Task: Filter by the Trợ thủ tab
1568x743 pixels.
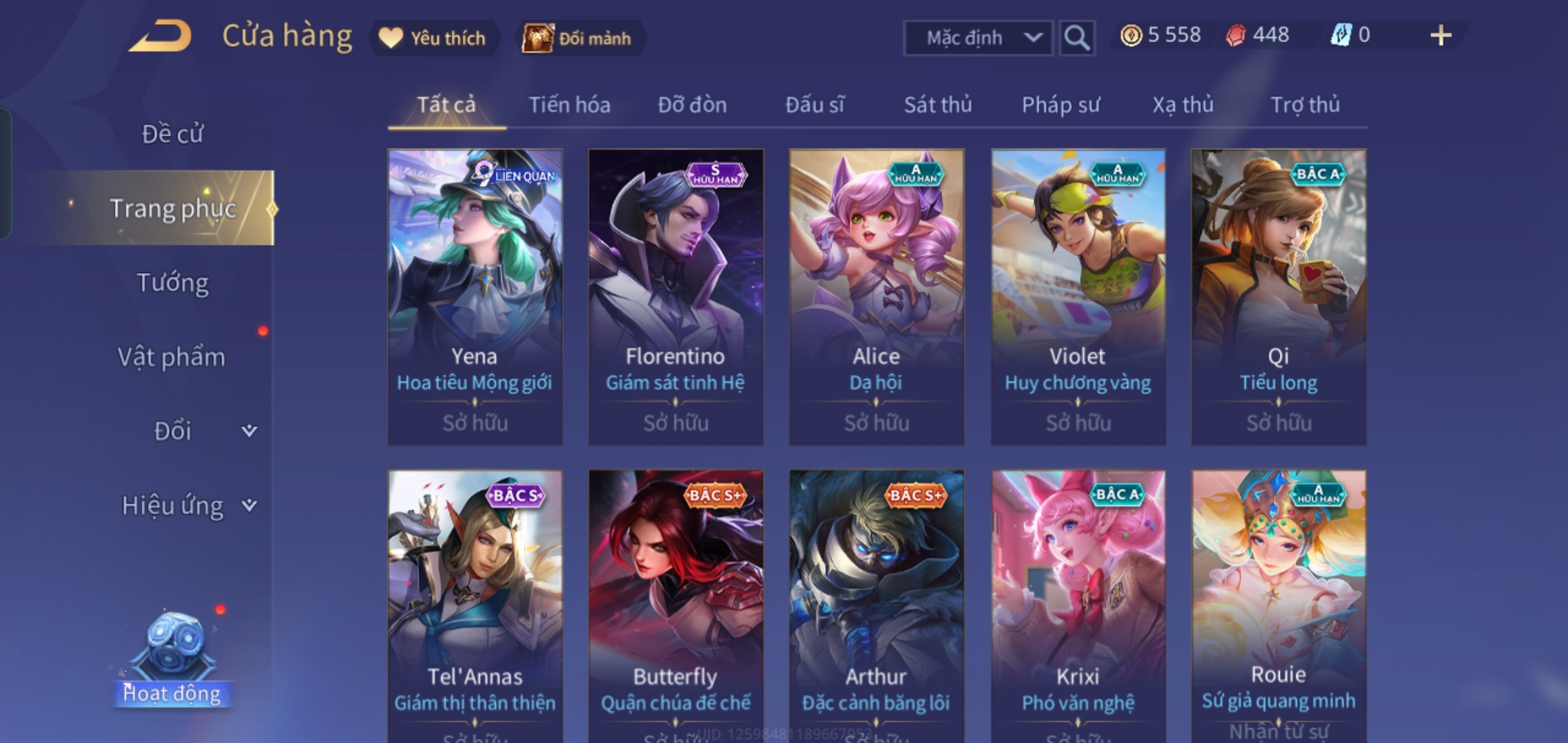Action: (x=1305, y=105)
